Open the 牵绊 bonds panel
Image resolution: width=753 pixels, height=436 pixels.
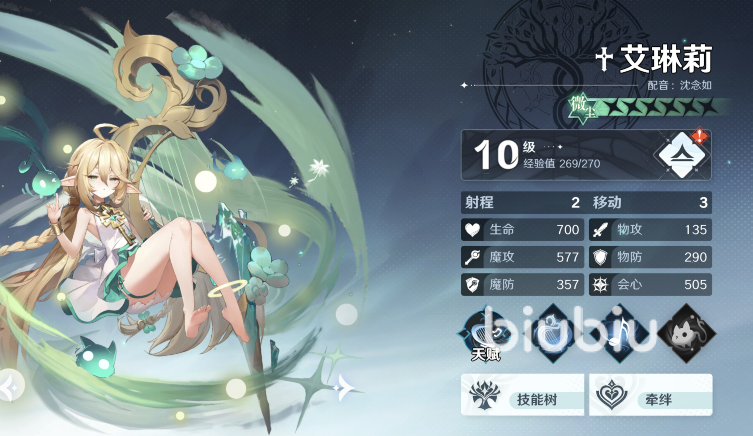[651, 395]
